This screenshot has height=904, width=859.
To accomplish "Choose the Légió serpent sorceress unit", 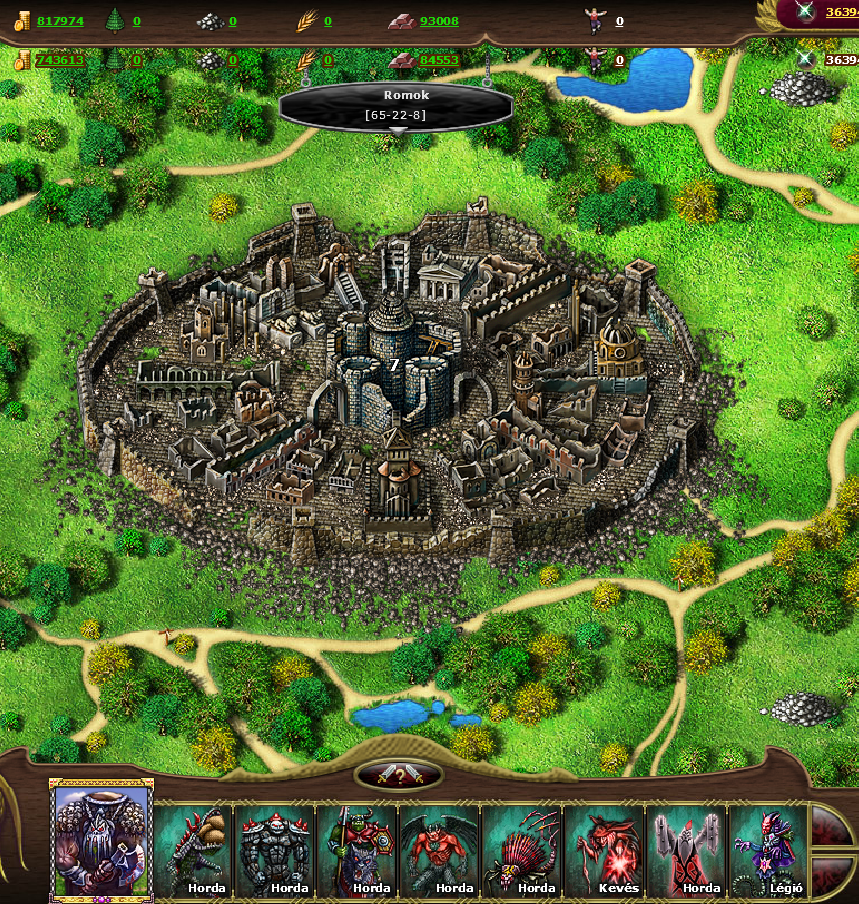I will tap(767, 850).
